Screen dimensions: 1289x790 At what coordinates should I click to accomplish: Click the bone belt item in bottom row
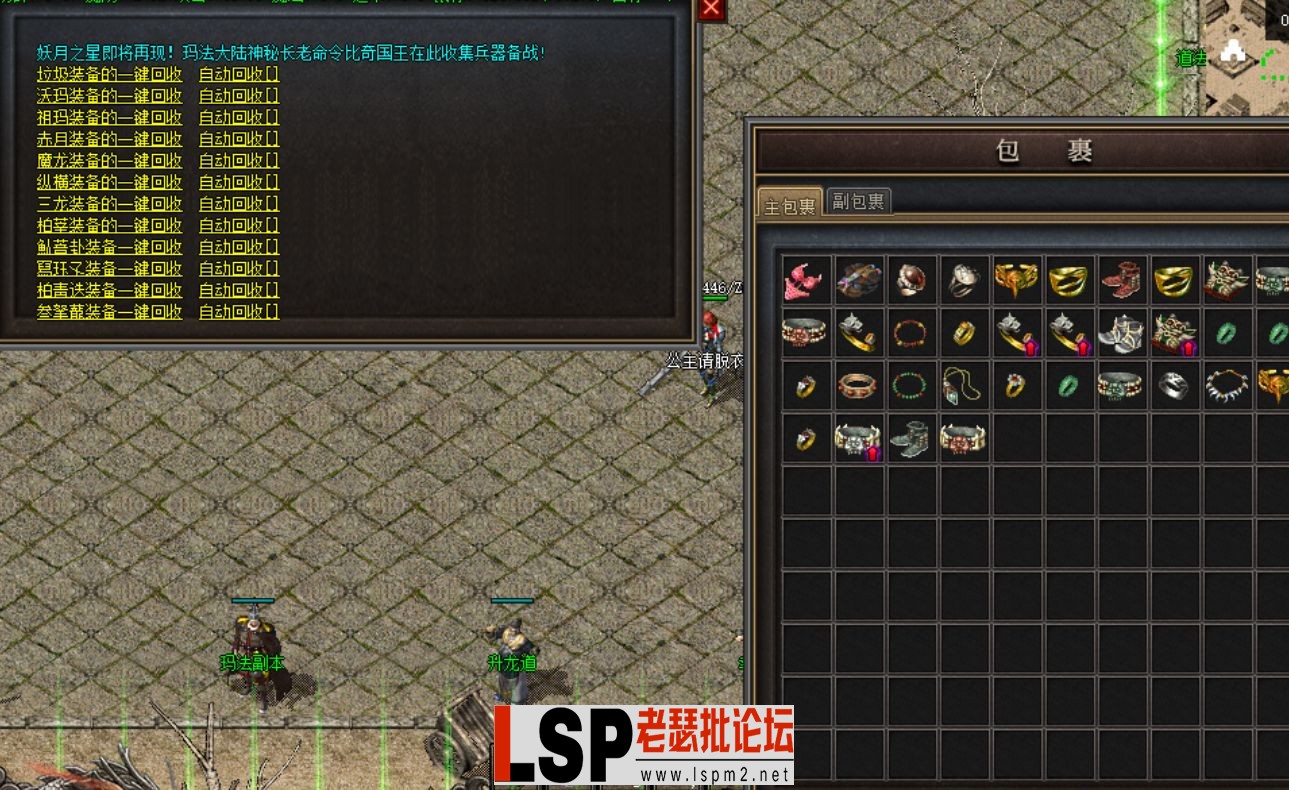[963, 438]
